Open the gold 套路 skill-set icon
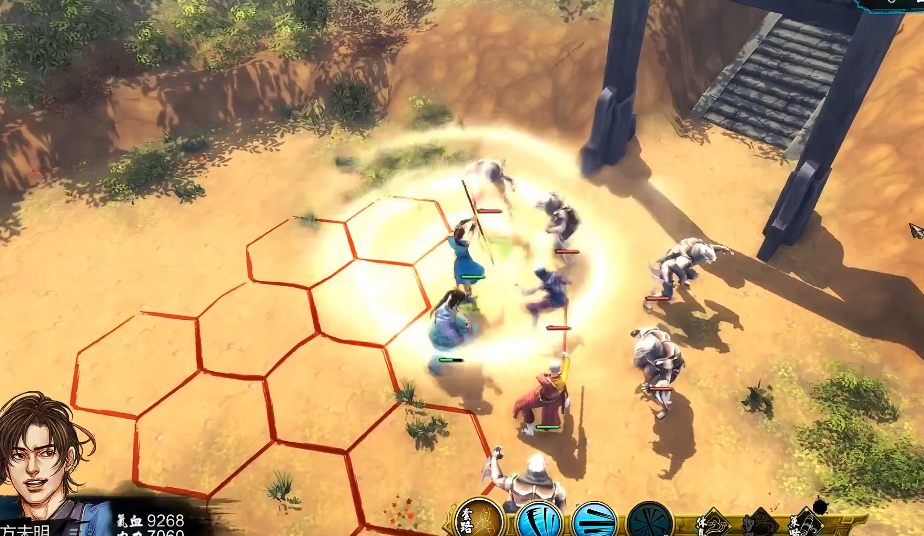Image resolution: width=924 pixels, height=536 pixels. click(478, 519)
